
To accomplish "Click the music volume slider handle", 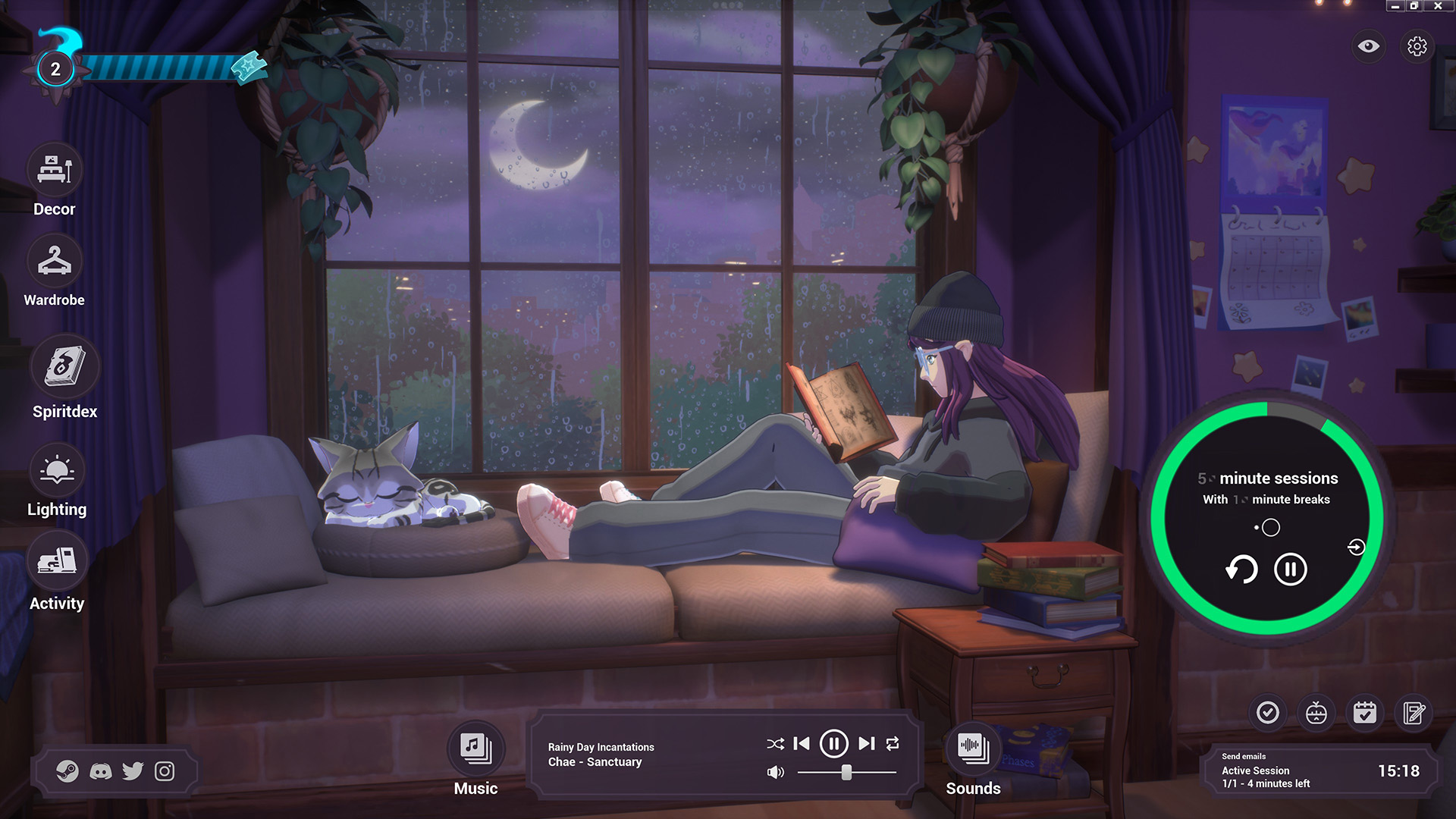I will (x=847, y=773).
